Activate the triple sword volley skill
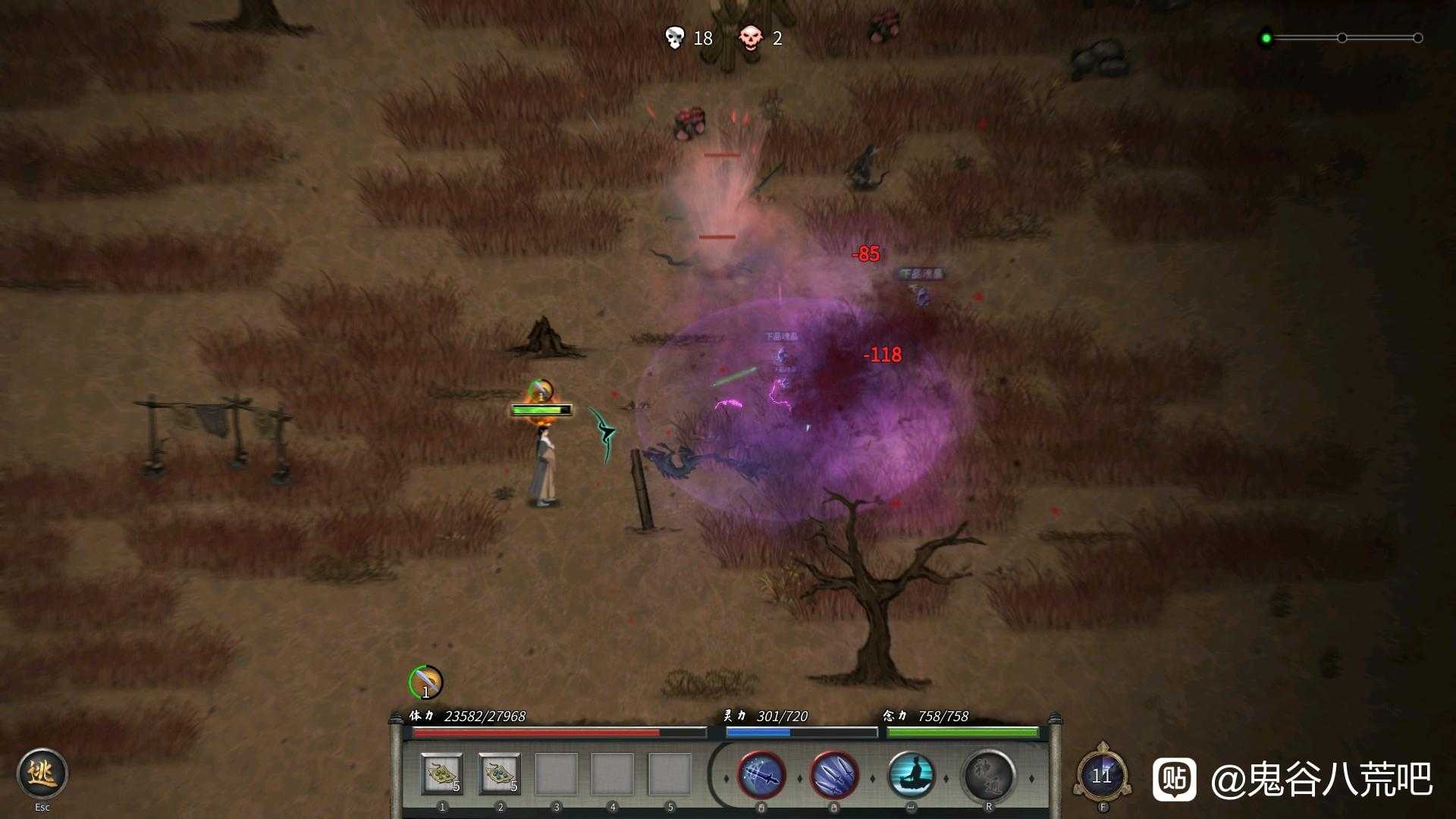The image size is (1456, 819). click(x=834, y=776)
